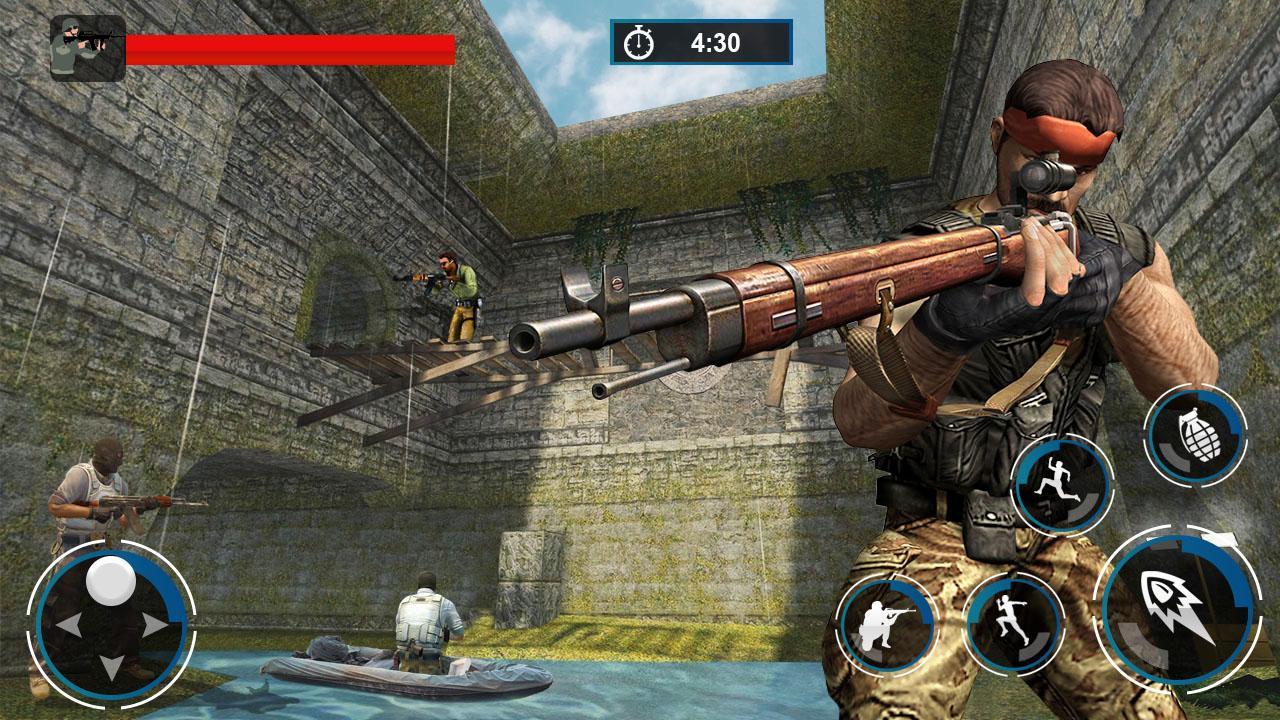
Task: Tap the circular base ring of the joystick
Action: coord(113,625)
